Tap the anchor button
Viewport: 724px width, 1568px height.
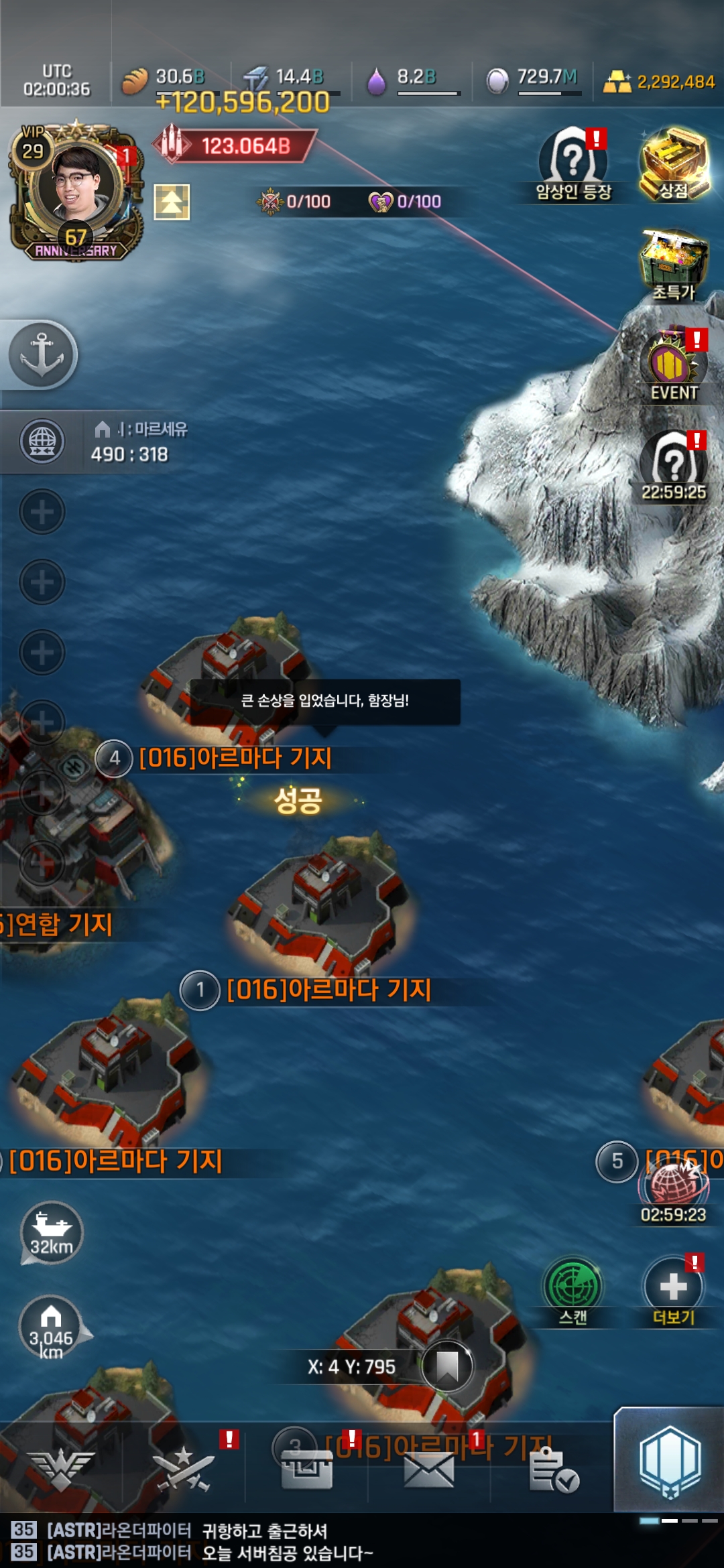(x=42, y=354)
